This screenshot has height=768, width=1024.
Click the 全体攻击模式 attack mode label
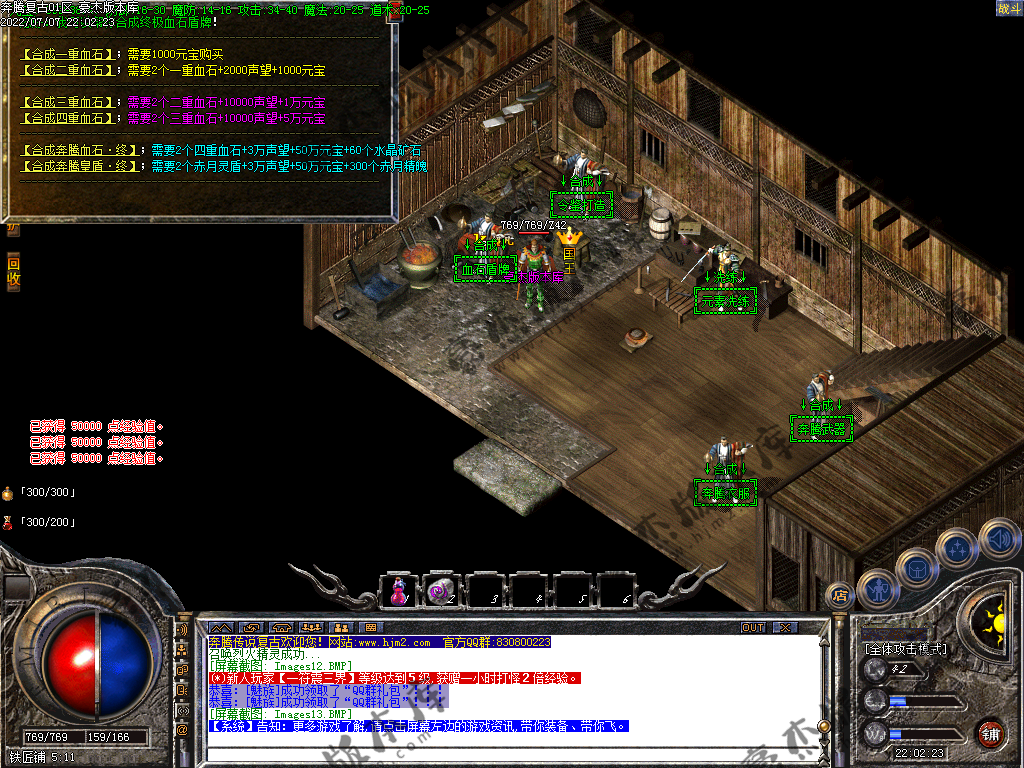pyautogui.click(x=906, y=649)
